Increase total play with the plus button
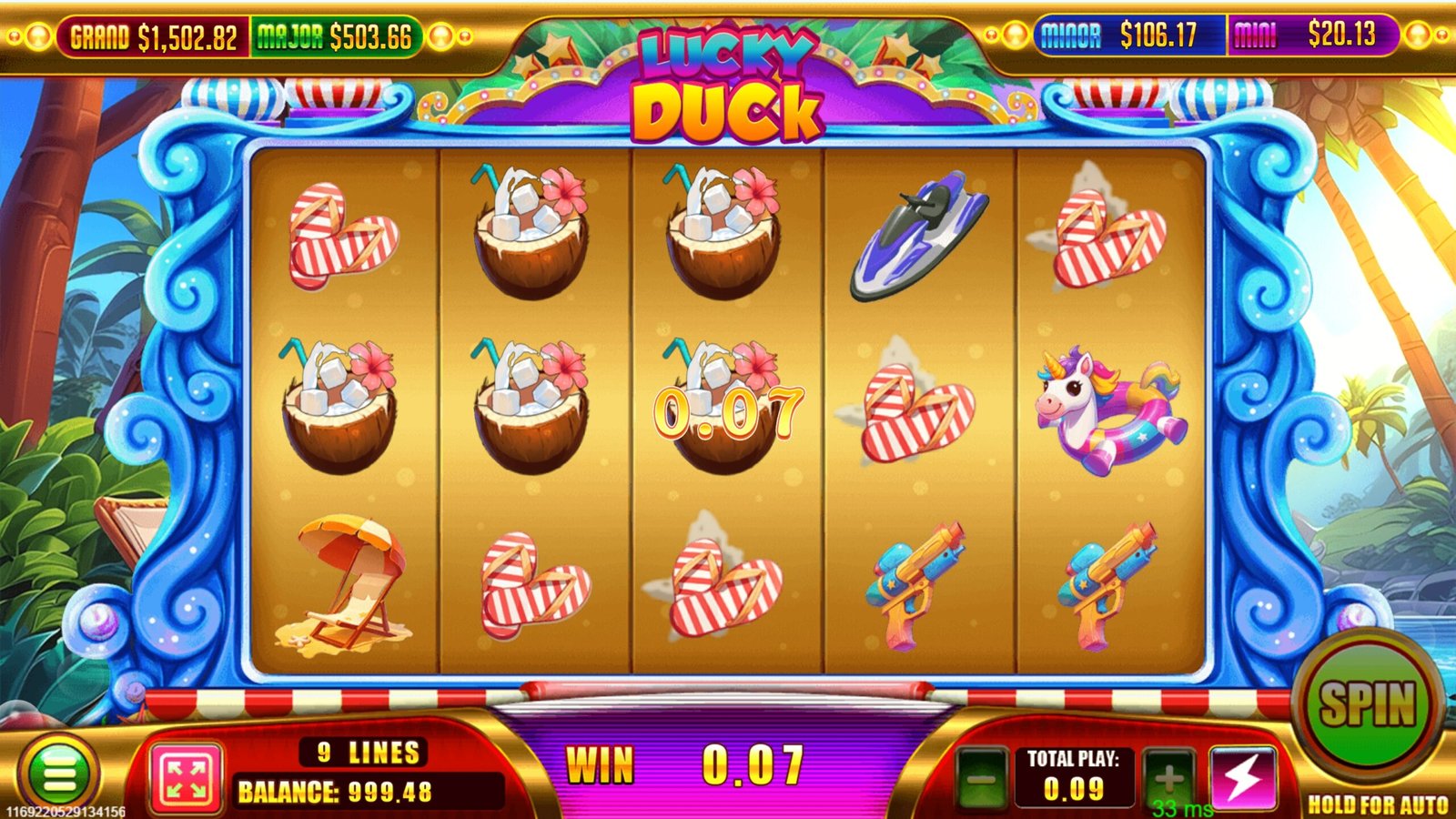The width and height of the screenshot is (1456, 819). (1168, 778)
